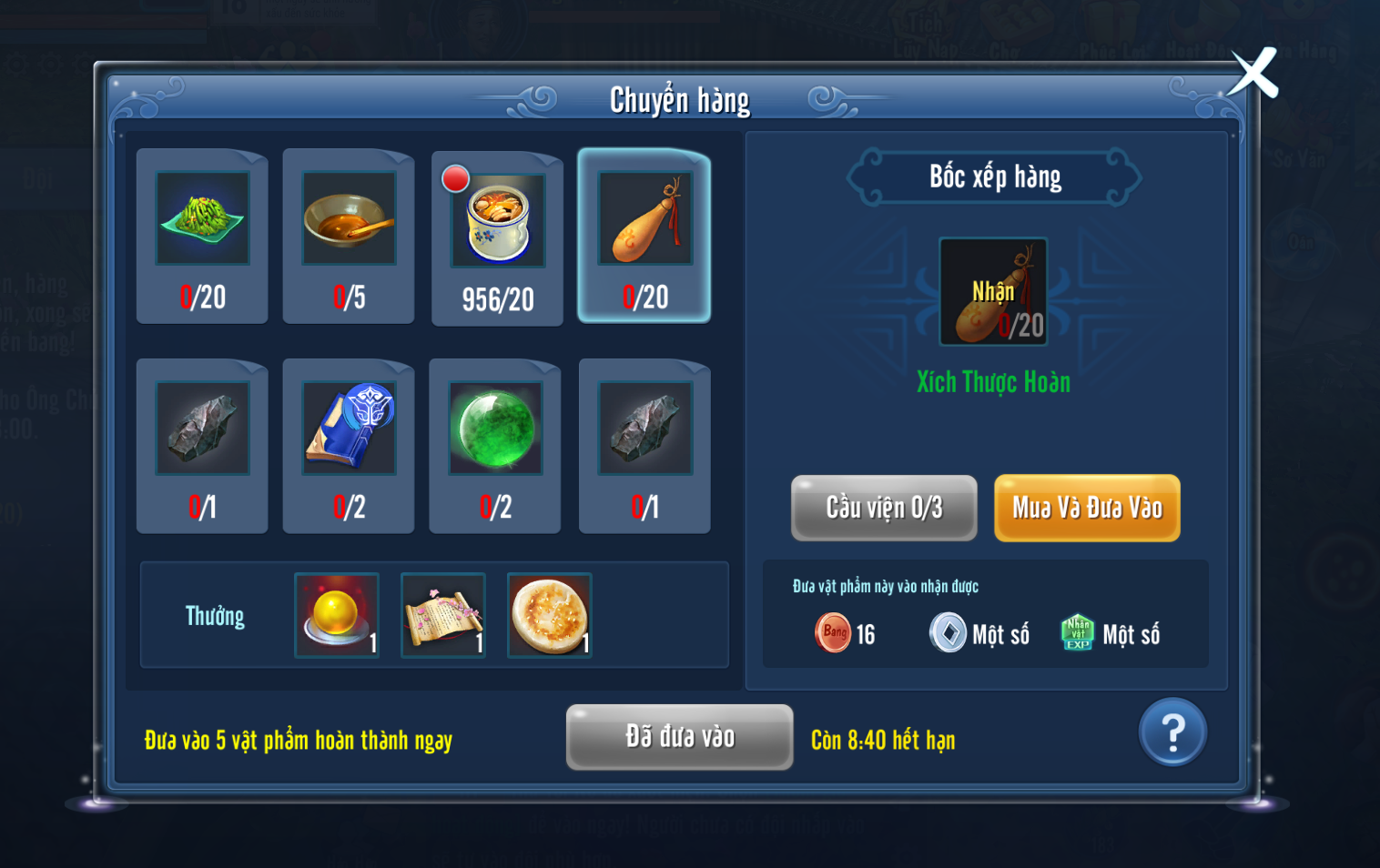Tap the Nhận gourd item in Bốc xếp hàng
Image resolution: width=1380 pixels, height=868 pixels.
coord(993,291)
